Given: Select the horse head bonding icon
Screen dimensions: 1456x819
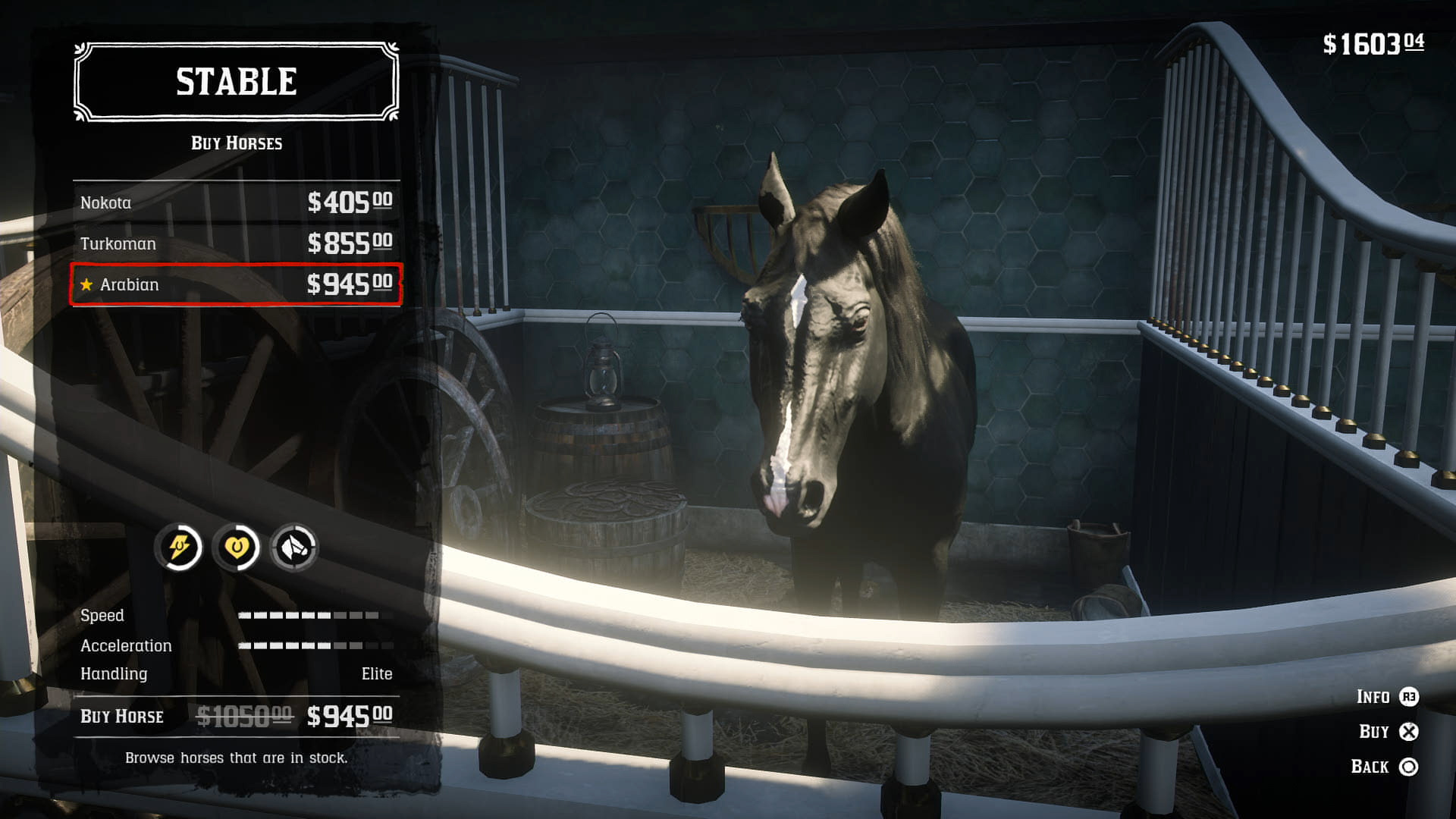Looking at the screenshot, I should click(294, 547).
